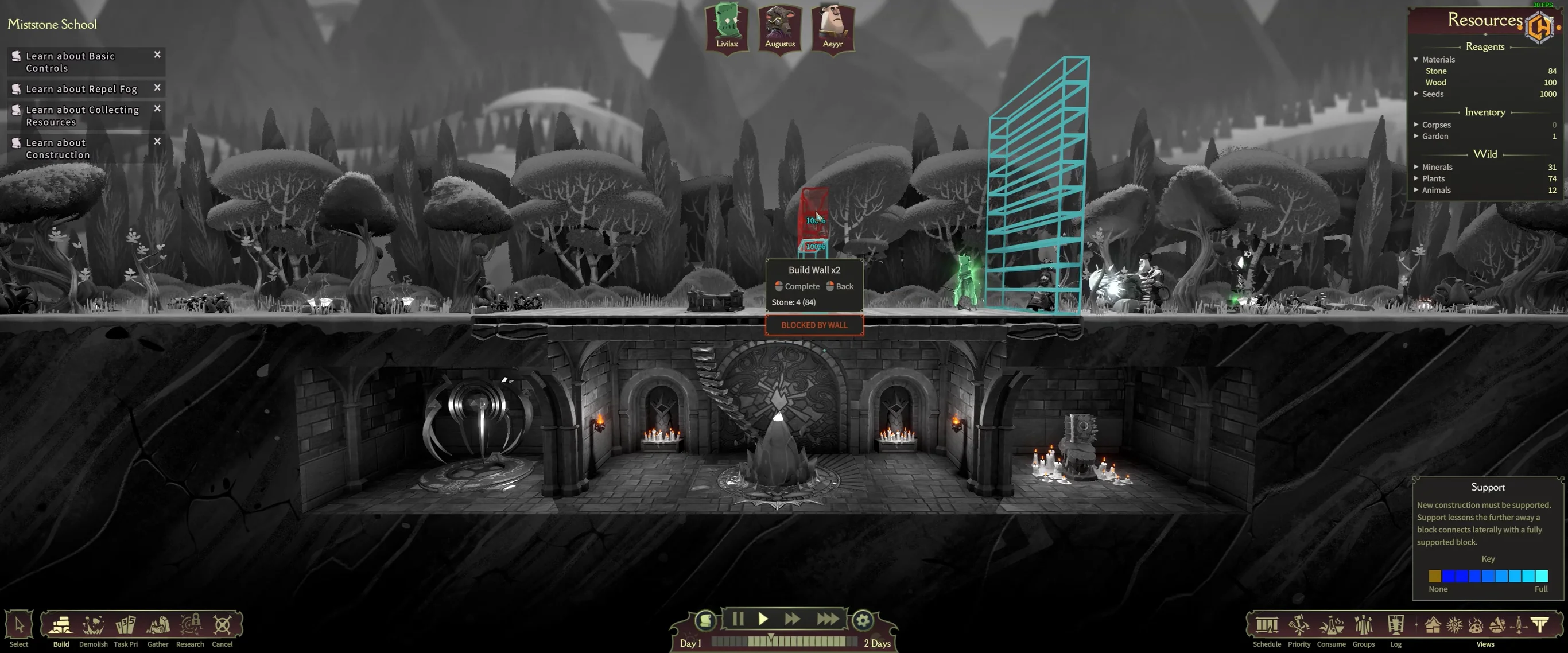Open the Schedule panel
Viewport: 1568px width, 653px height.
point(1267,625)
